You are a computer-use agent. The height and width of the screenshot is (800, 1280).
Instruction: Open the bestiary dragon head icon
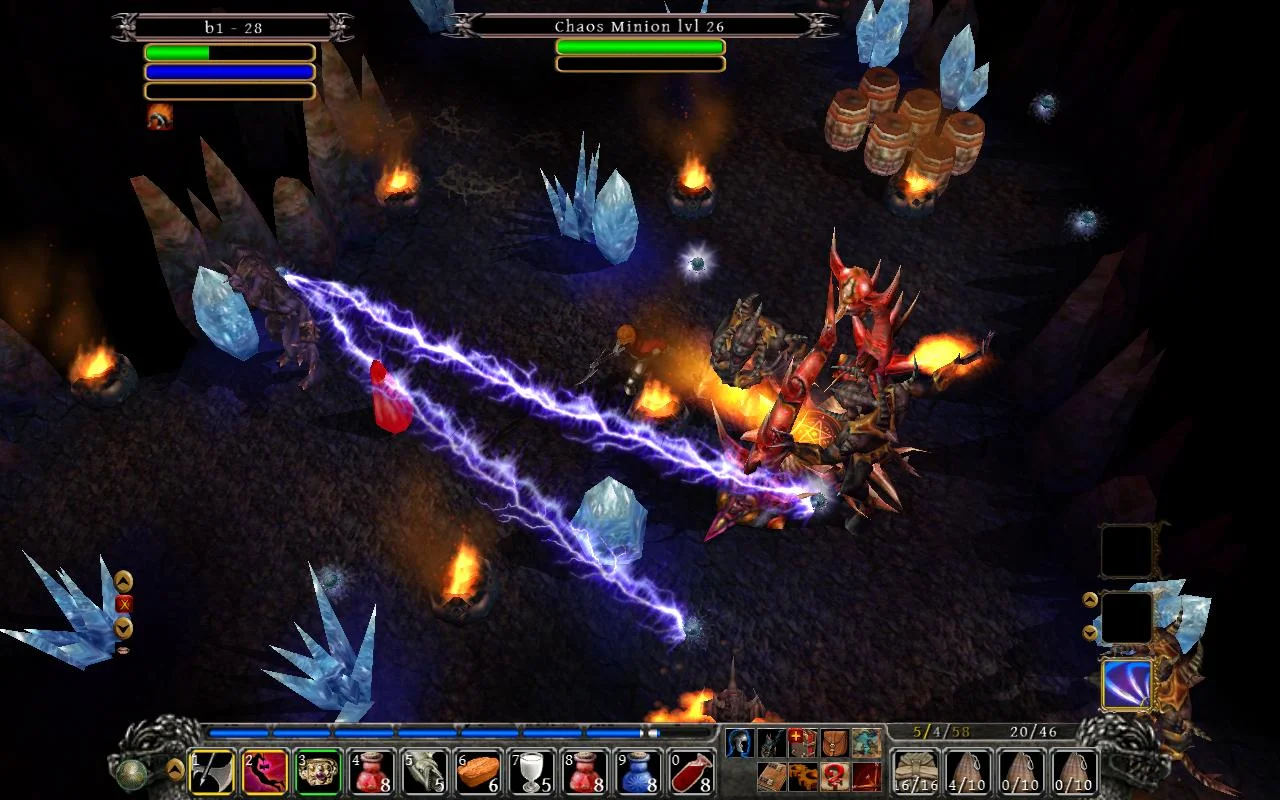point(770,744)
